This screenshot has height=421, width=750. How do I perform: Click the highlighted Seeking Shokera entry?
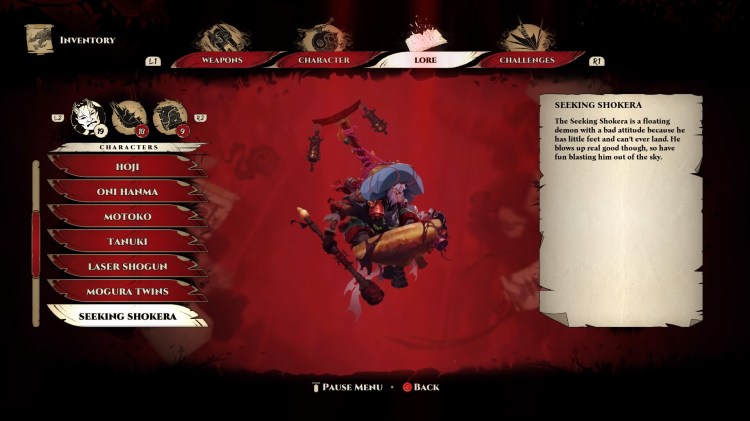point(127,316)
